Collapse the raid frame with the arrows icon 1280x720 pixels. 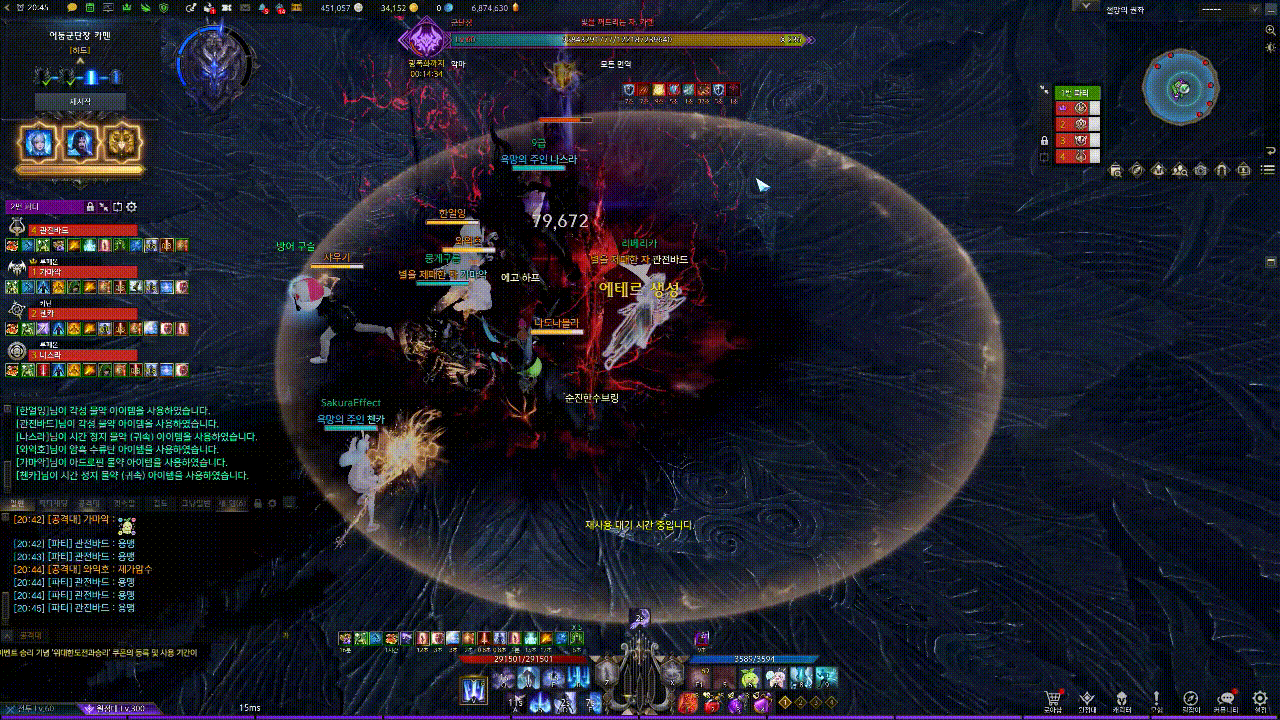tap(1044, 89)
